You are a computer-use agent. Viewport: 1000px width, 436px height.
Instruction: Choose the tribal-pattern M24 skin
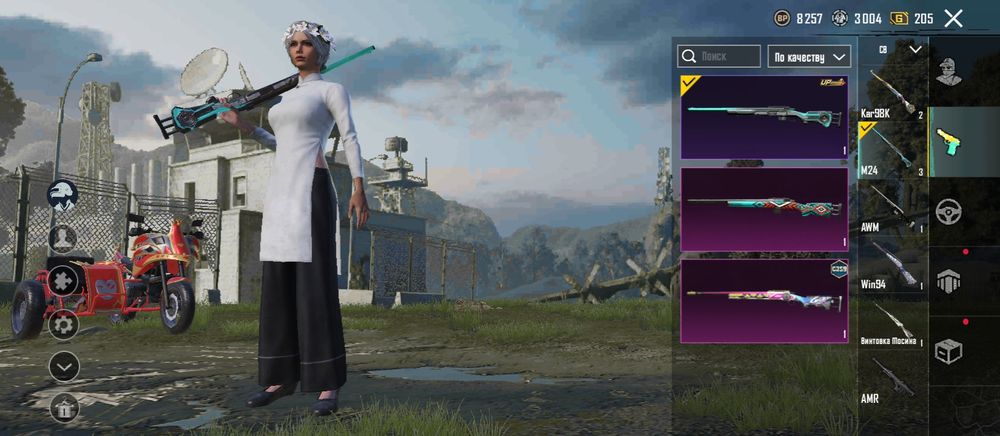coord(765,209)
